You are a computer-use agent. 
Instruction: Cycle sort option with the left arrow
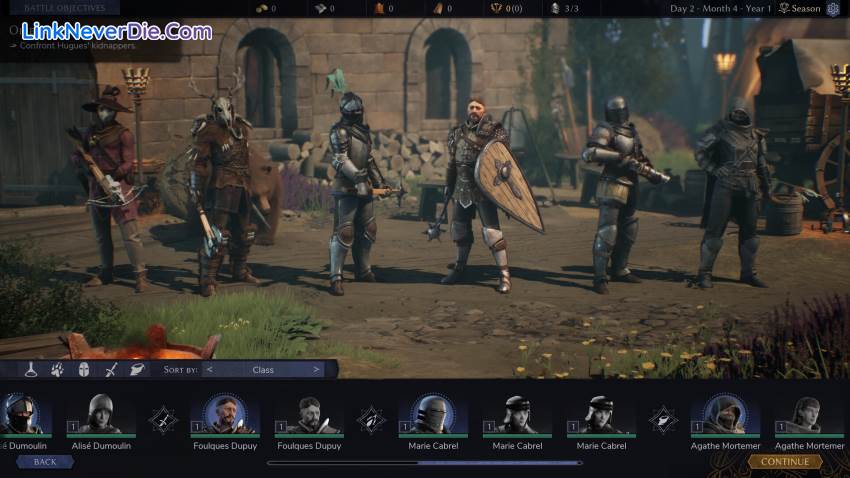209,369
